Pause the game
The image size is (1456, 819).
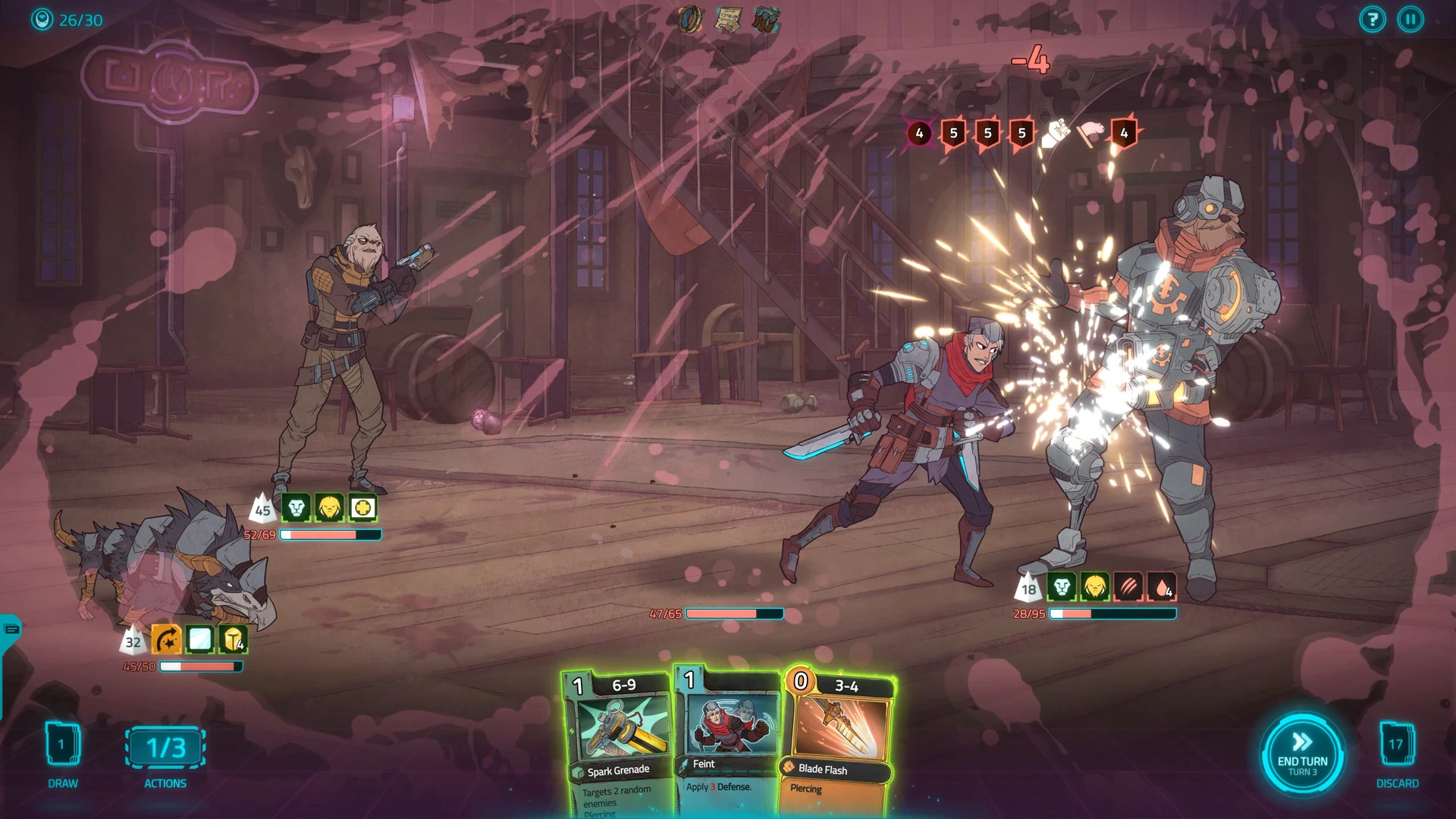1410,20
